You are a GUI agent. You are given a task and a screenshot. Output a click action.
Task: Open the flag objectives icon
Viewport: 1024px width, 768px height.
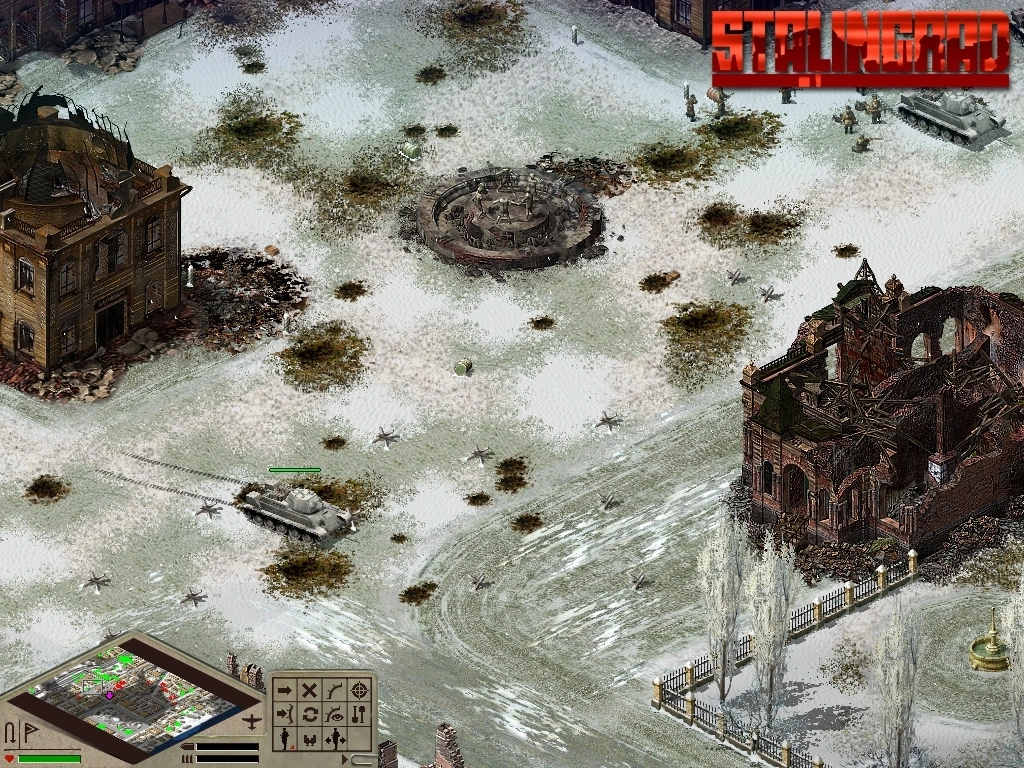29,730
